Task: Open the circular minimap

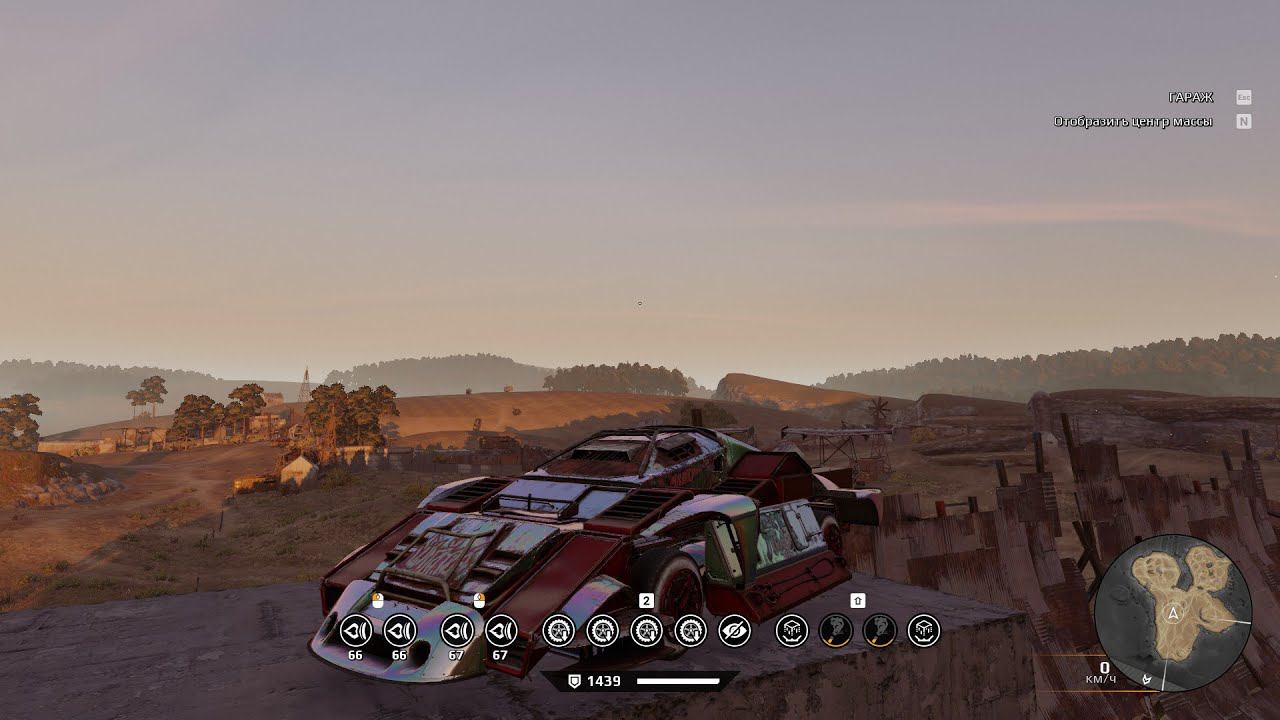Action: click(x=1172, y=612)
